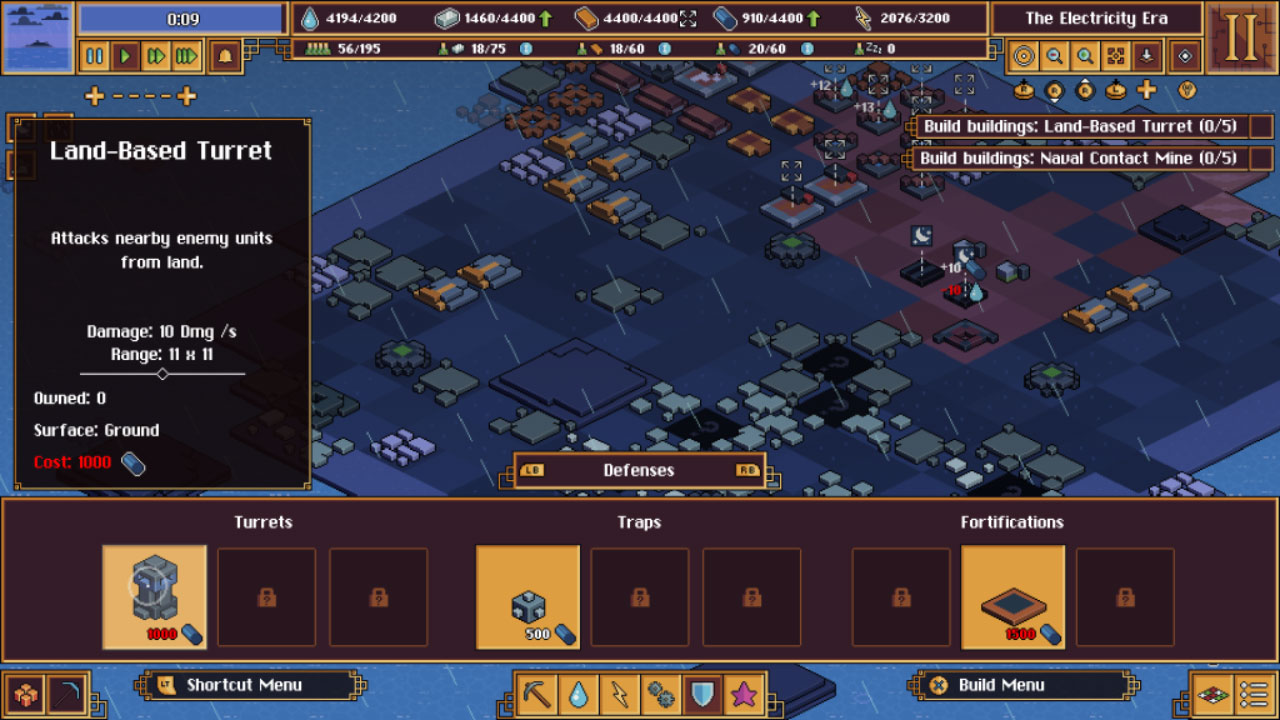Switch to the water drop category
Viewport: 1280px width, 720px height.
(x=579, y=693)
